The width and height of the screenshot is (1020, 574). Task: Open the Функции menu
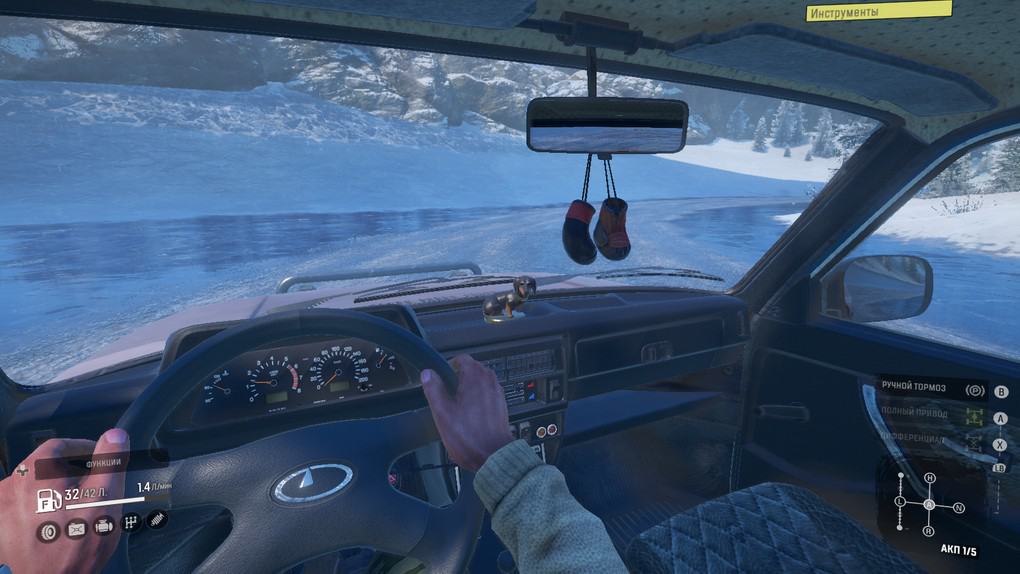pyautogui.click(x=100, y=464)
